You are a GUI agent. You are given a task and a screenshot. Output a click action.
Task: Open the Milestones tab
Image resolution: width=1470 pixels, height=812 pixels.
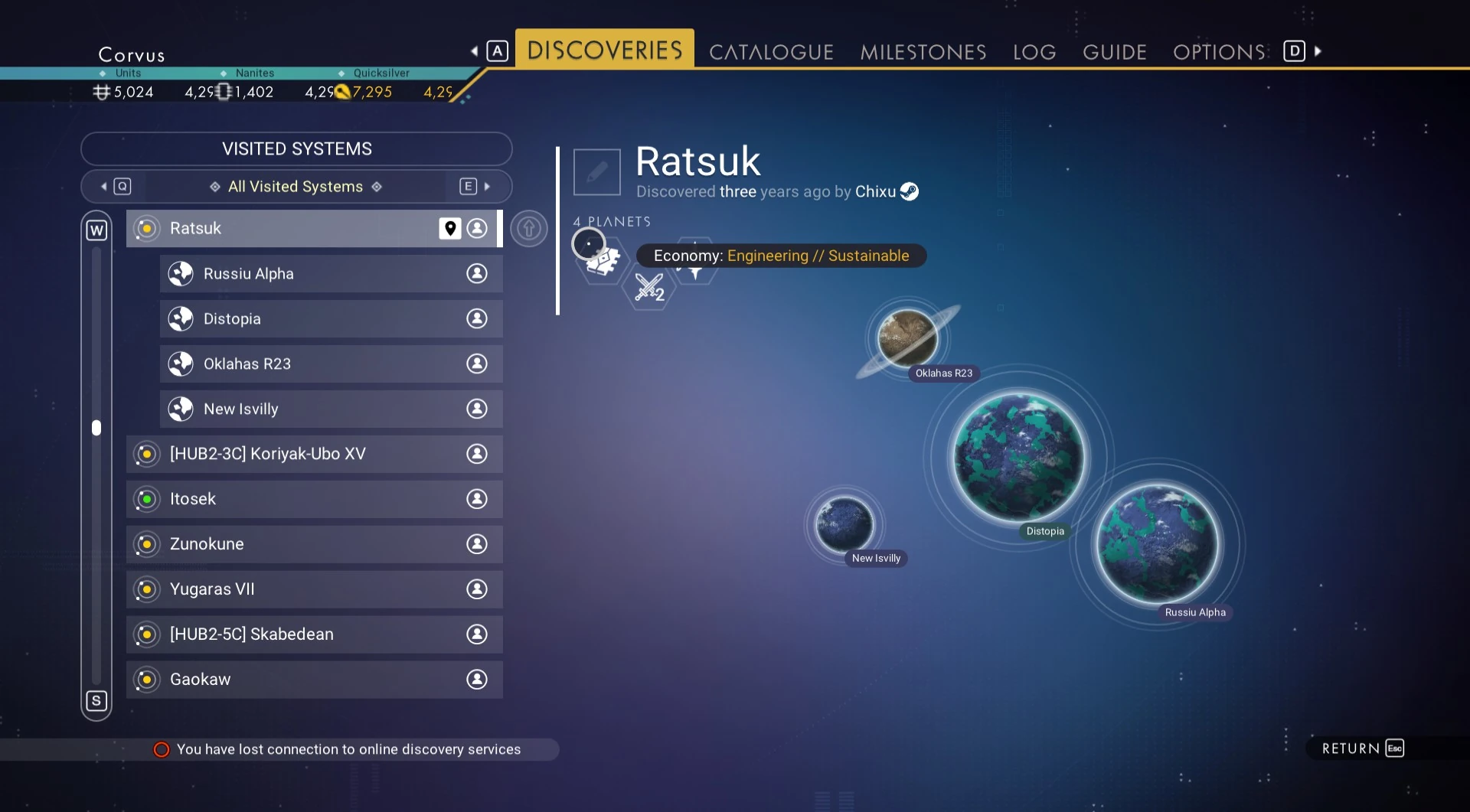[x=923, y=52]
